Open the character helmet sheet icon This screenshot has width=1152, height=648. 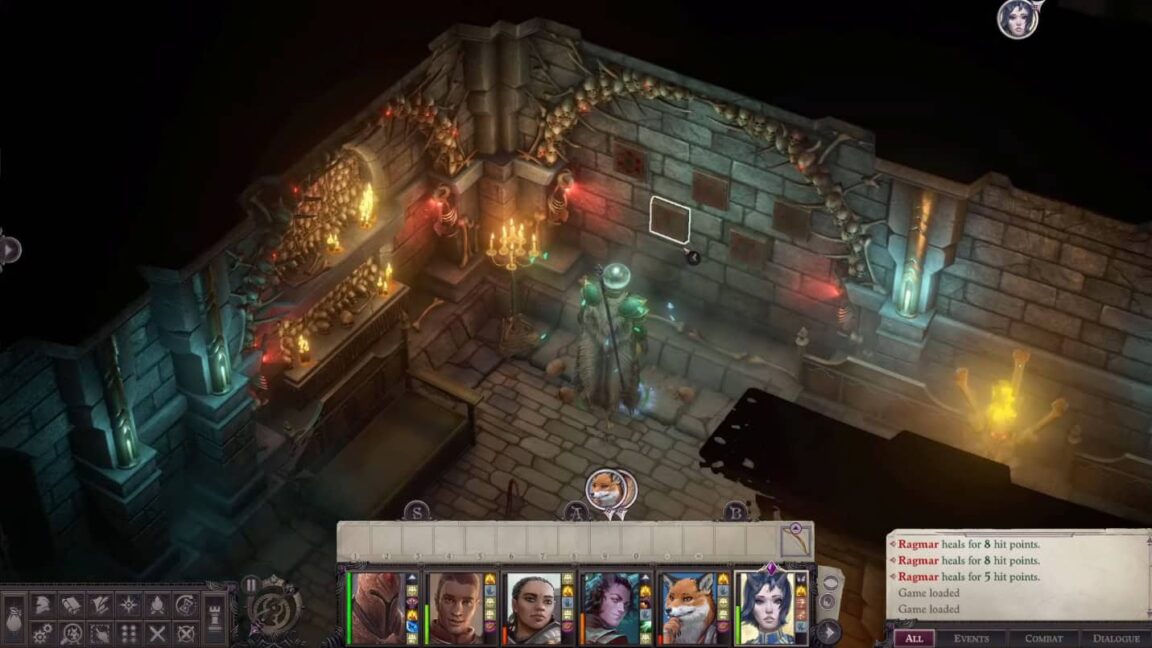click(43, 604)
